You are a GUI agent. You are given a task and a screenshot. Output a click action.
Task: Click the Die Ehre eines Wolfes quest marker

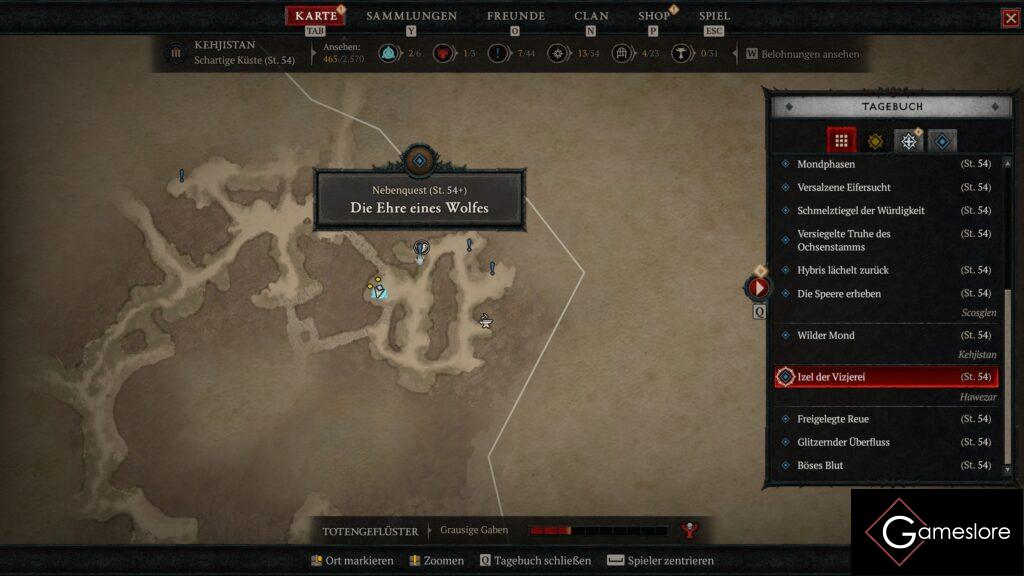[x=420, y=247]
